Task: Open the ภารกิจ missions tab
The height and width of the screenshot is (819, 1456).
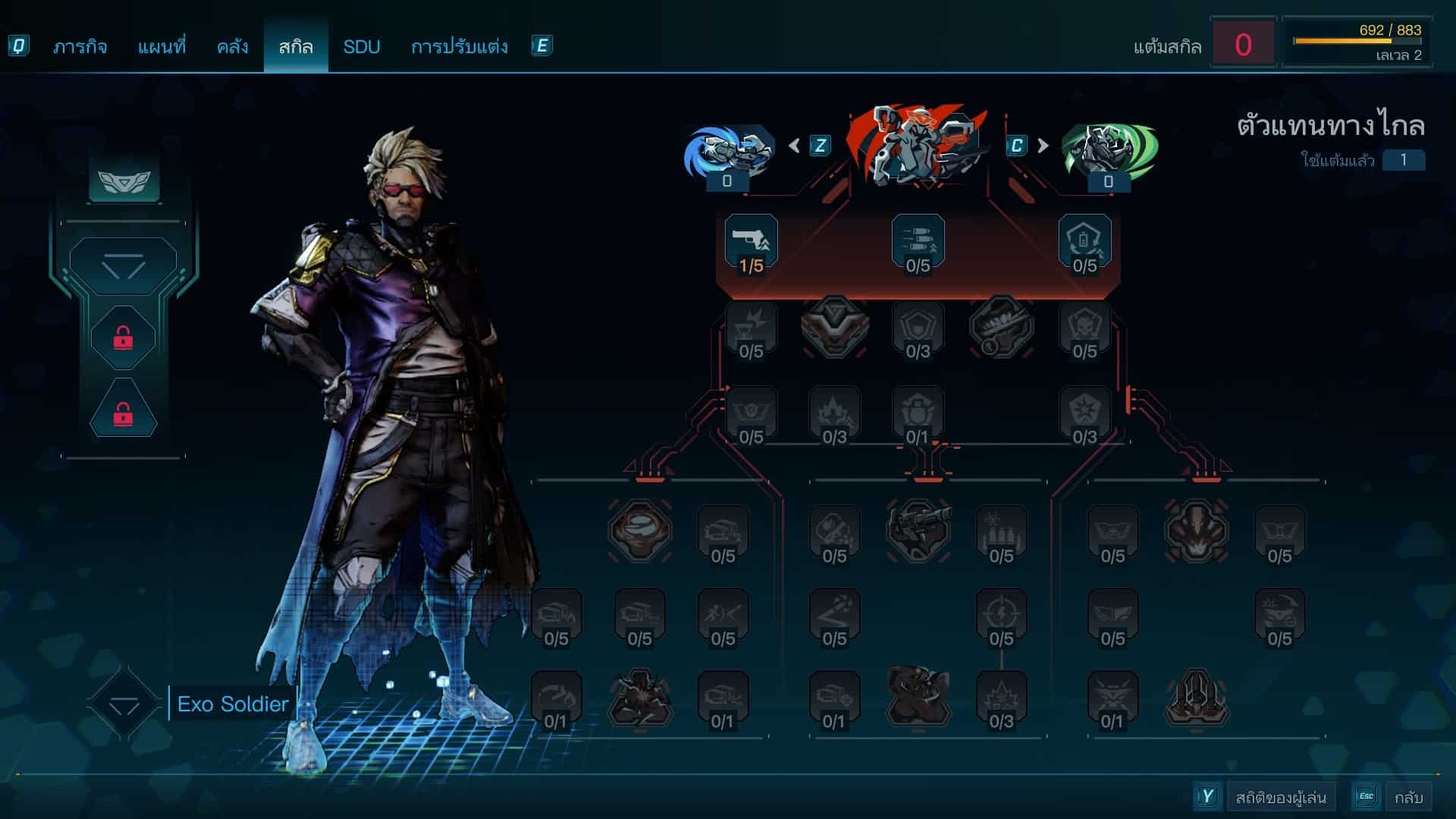Action: [x=80, y=47]
